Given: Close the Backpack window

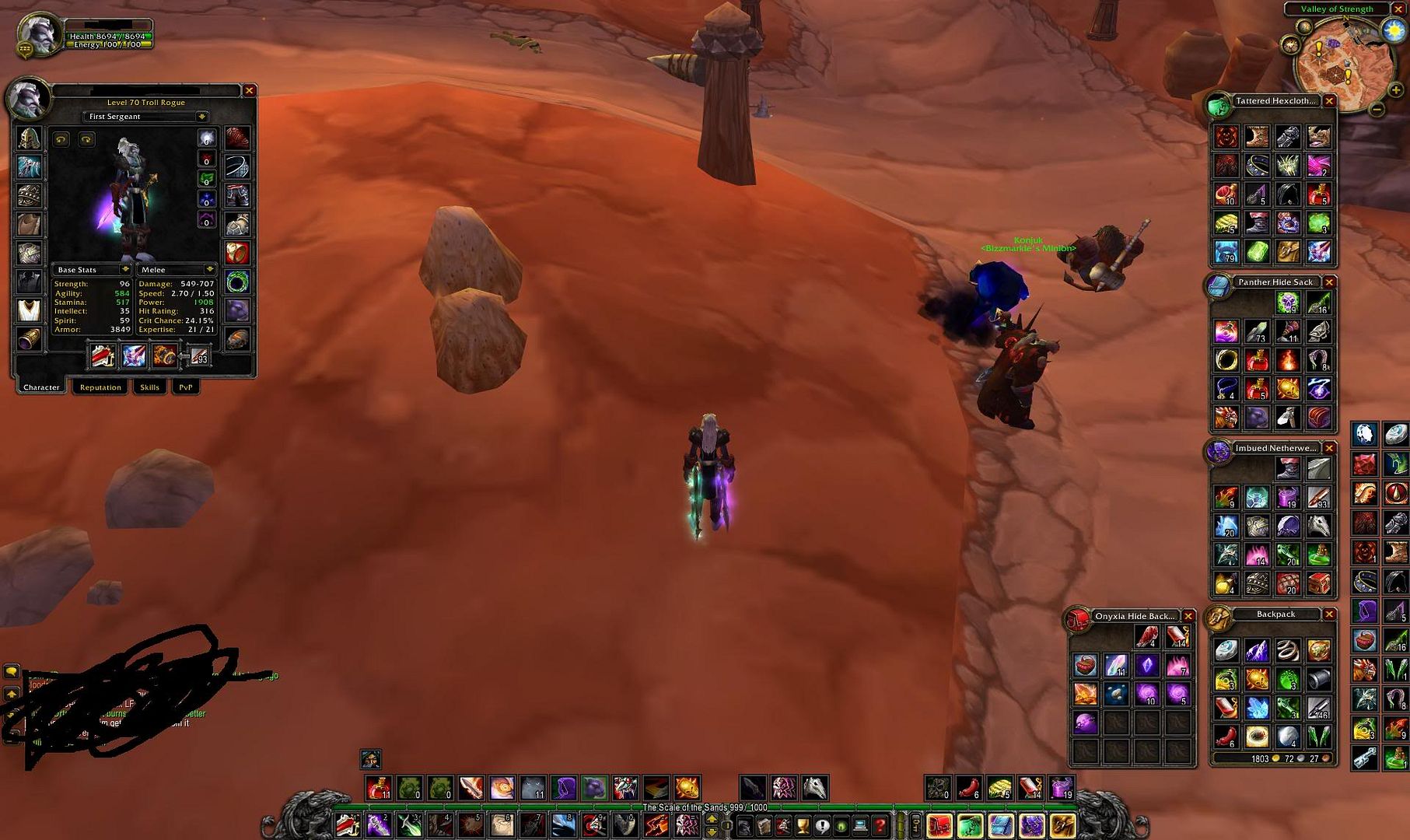Looking at the screenshot, I should (x=1329, y=614).
